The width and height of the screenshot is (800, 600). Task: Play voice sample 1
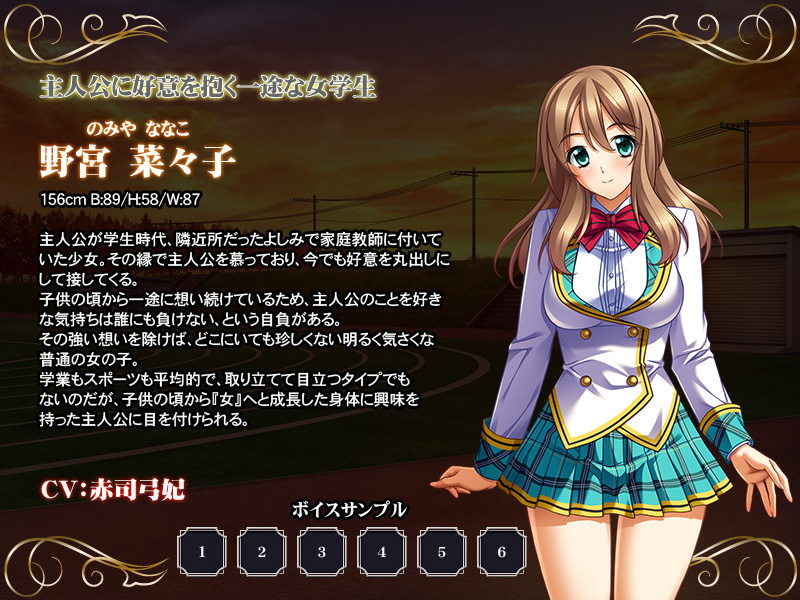click(x=202, y=551)
